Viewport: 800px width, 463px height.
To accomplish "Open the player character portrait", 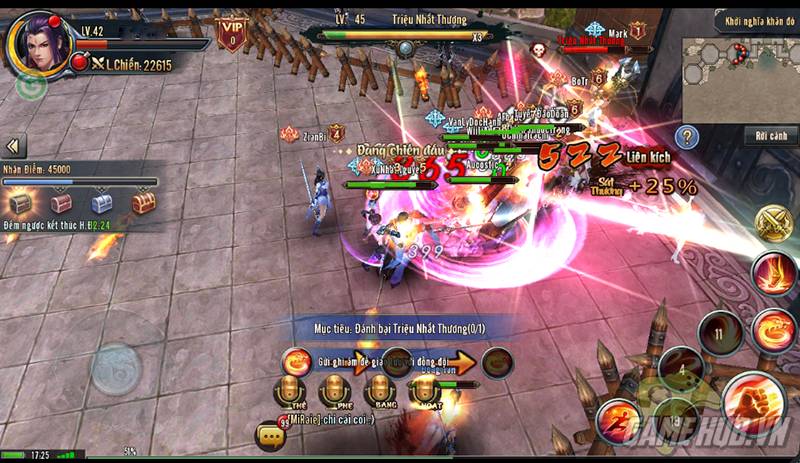I will click(38, 44).
